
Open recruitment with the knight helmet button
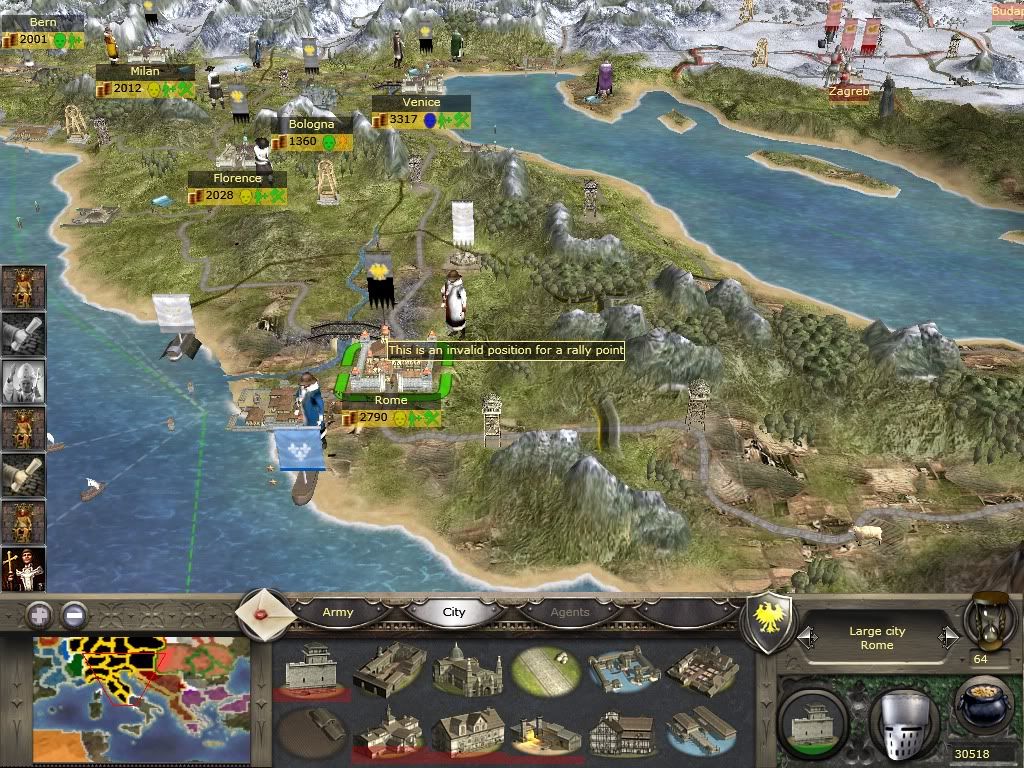[902, 721]
